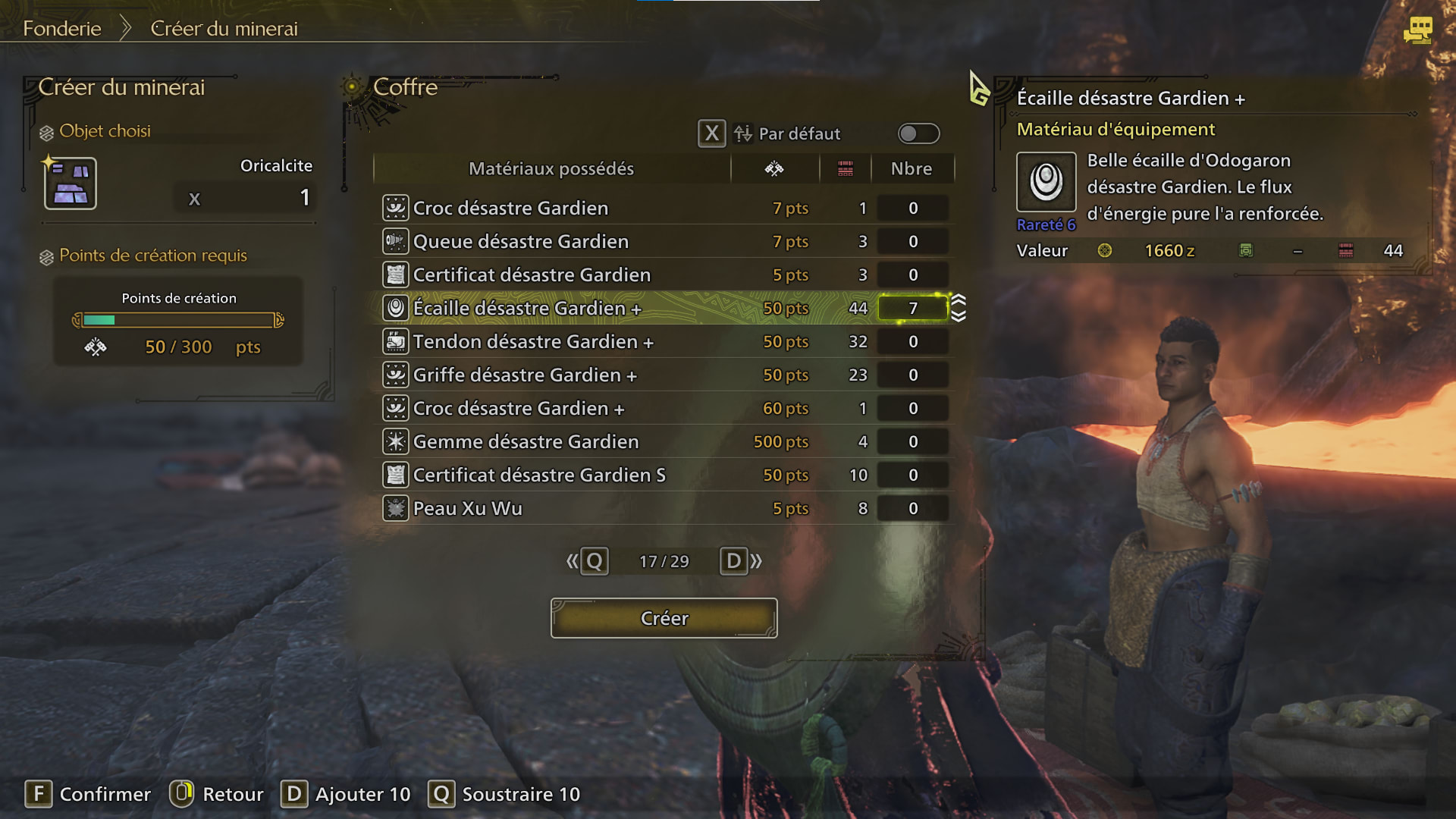
Task: Adjust quantity stepper arrows for Écaille
Action: [959, 308]
